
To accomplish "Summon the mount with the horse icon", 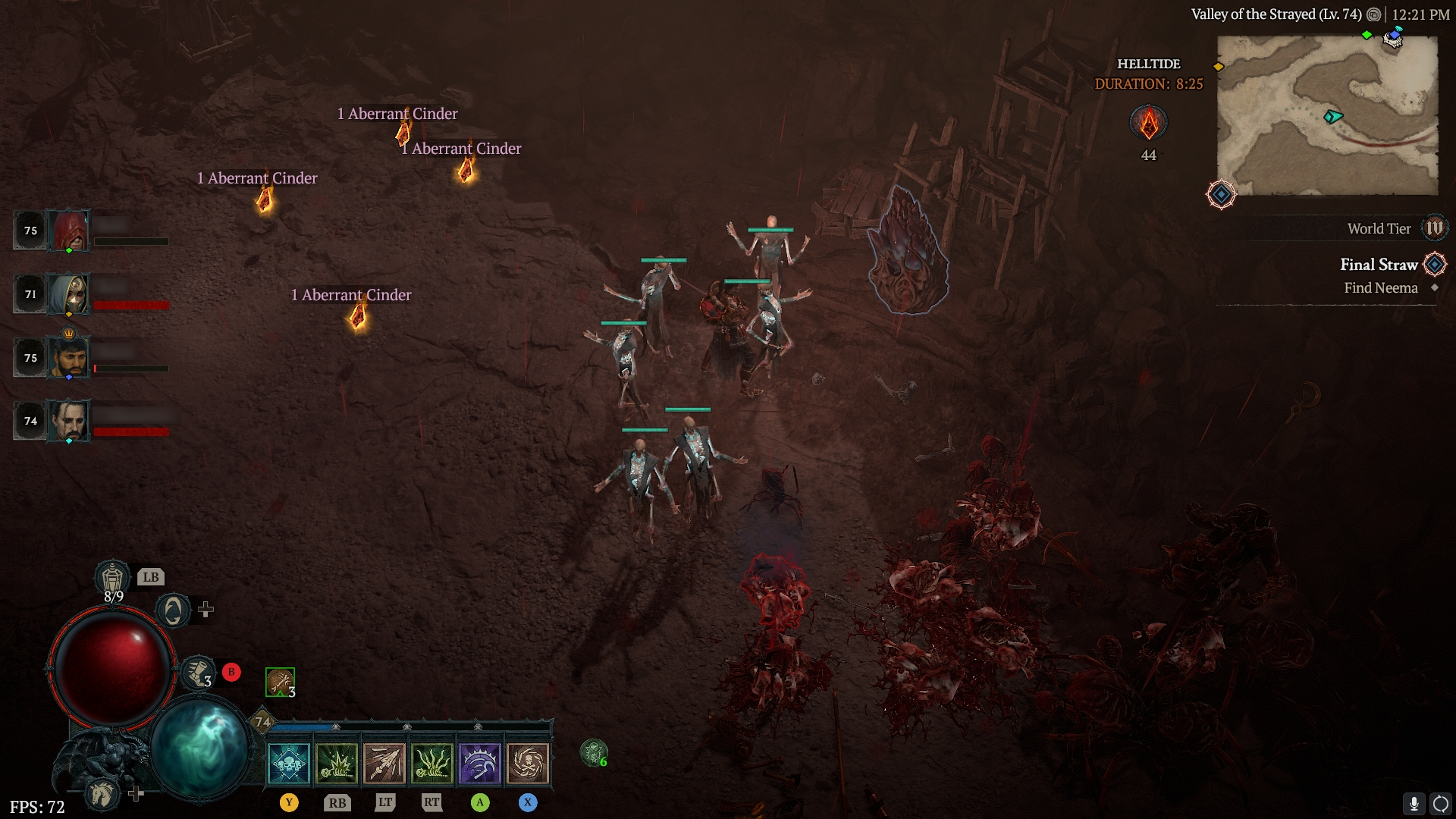I will 102,793.
